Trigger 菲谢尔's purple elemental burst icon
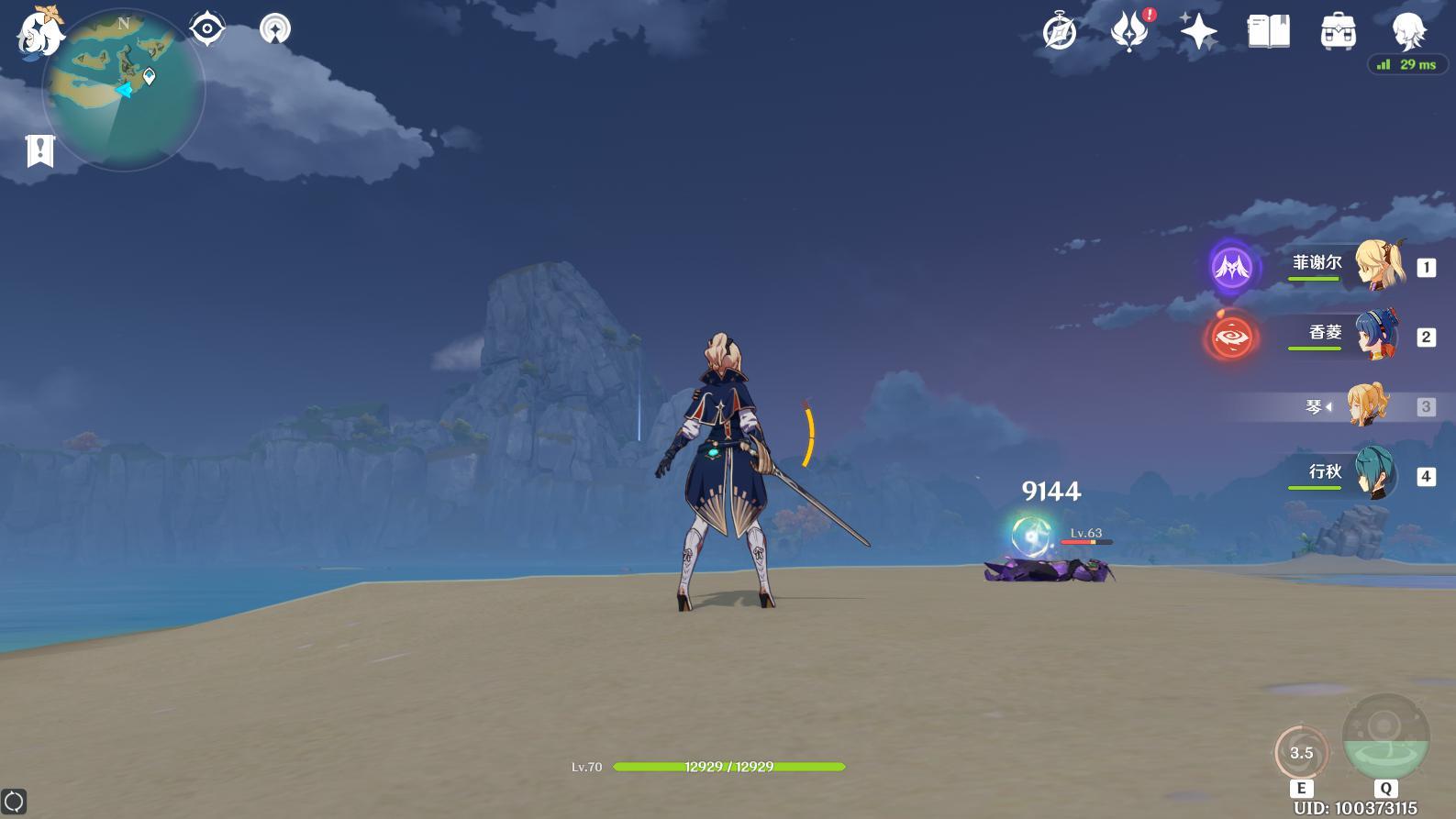Viewport: 1456px width, 819px height. pyautogui.click(x=1231, y=267)
